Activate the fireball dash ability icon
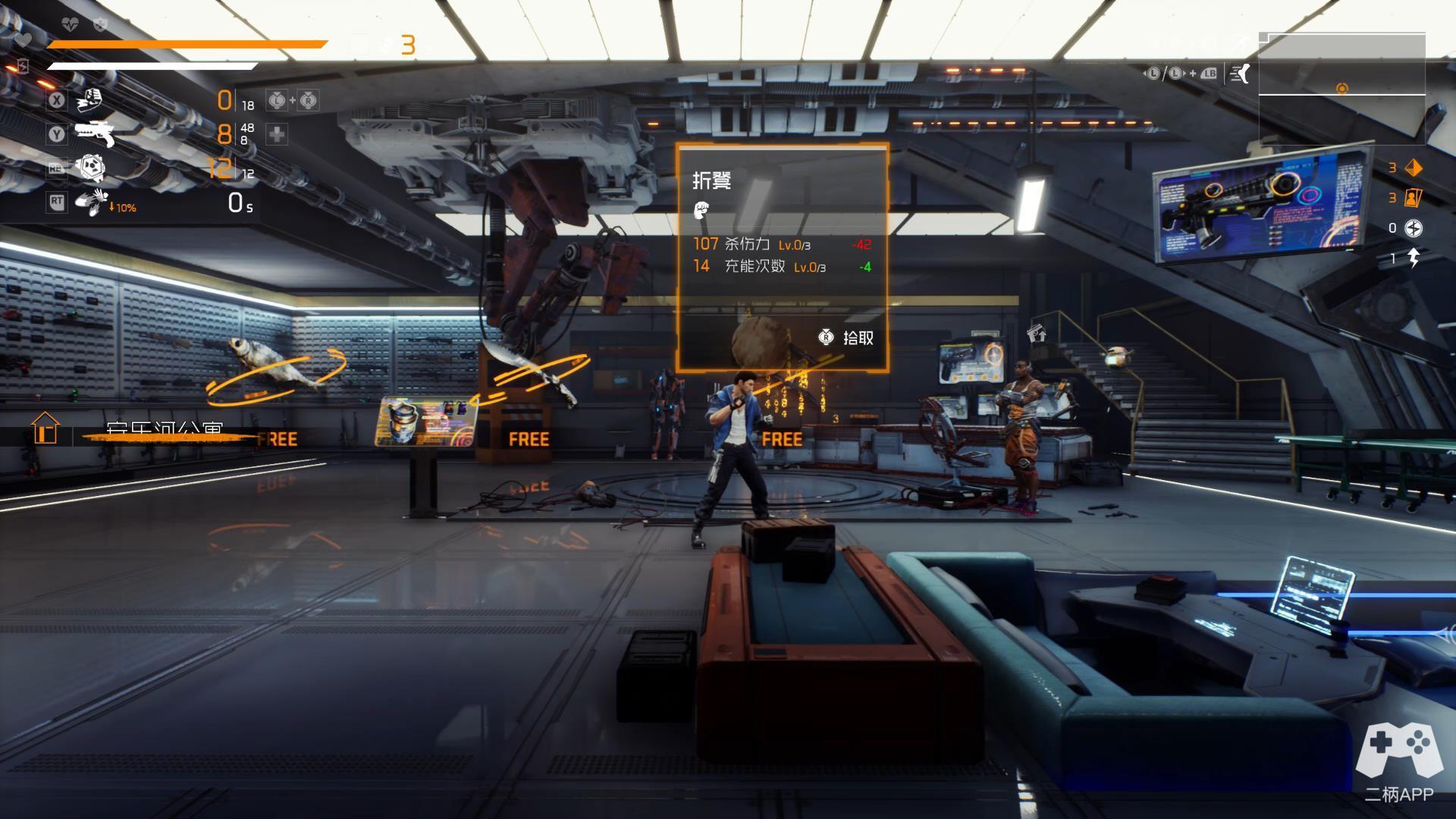The height and width of the screenshot is (819, 1456). click(x=92, y=202)
